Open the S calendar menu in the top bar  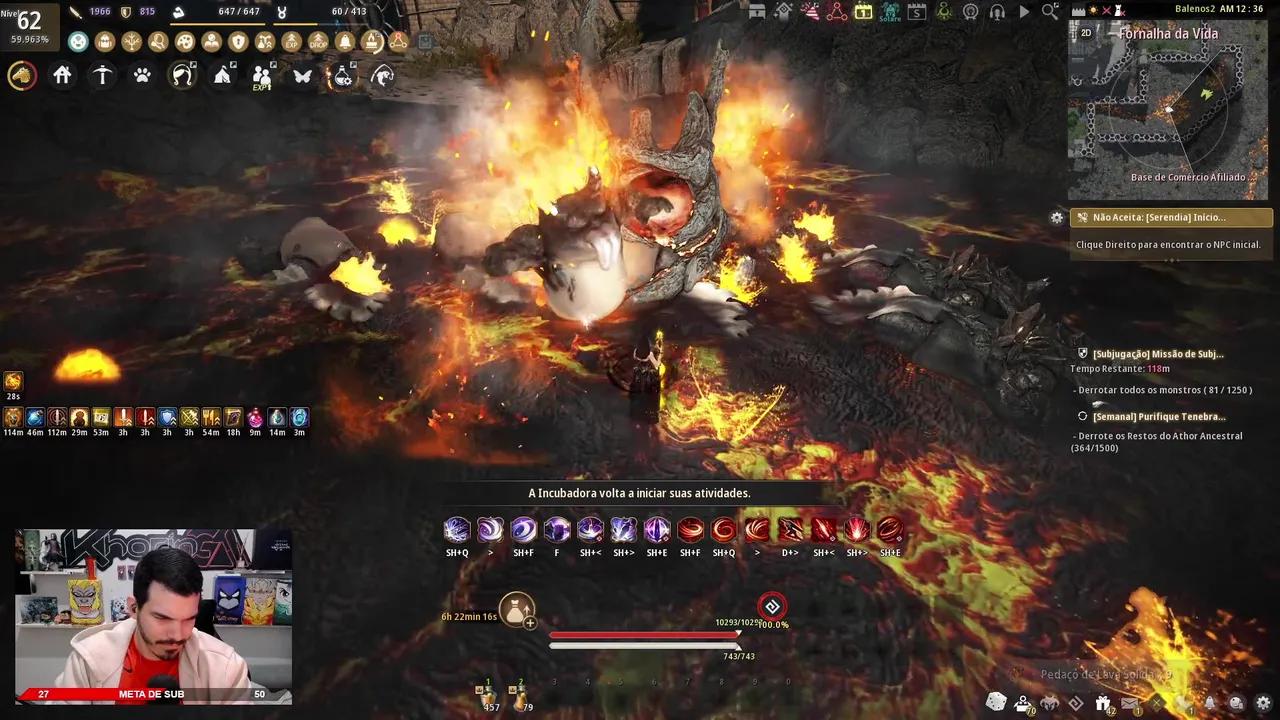(917, 12)
